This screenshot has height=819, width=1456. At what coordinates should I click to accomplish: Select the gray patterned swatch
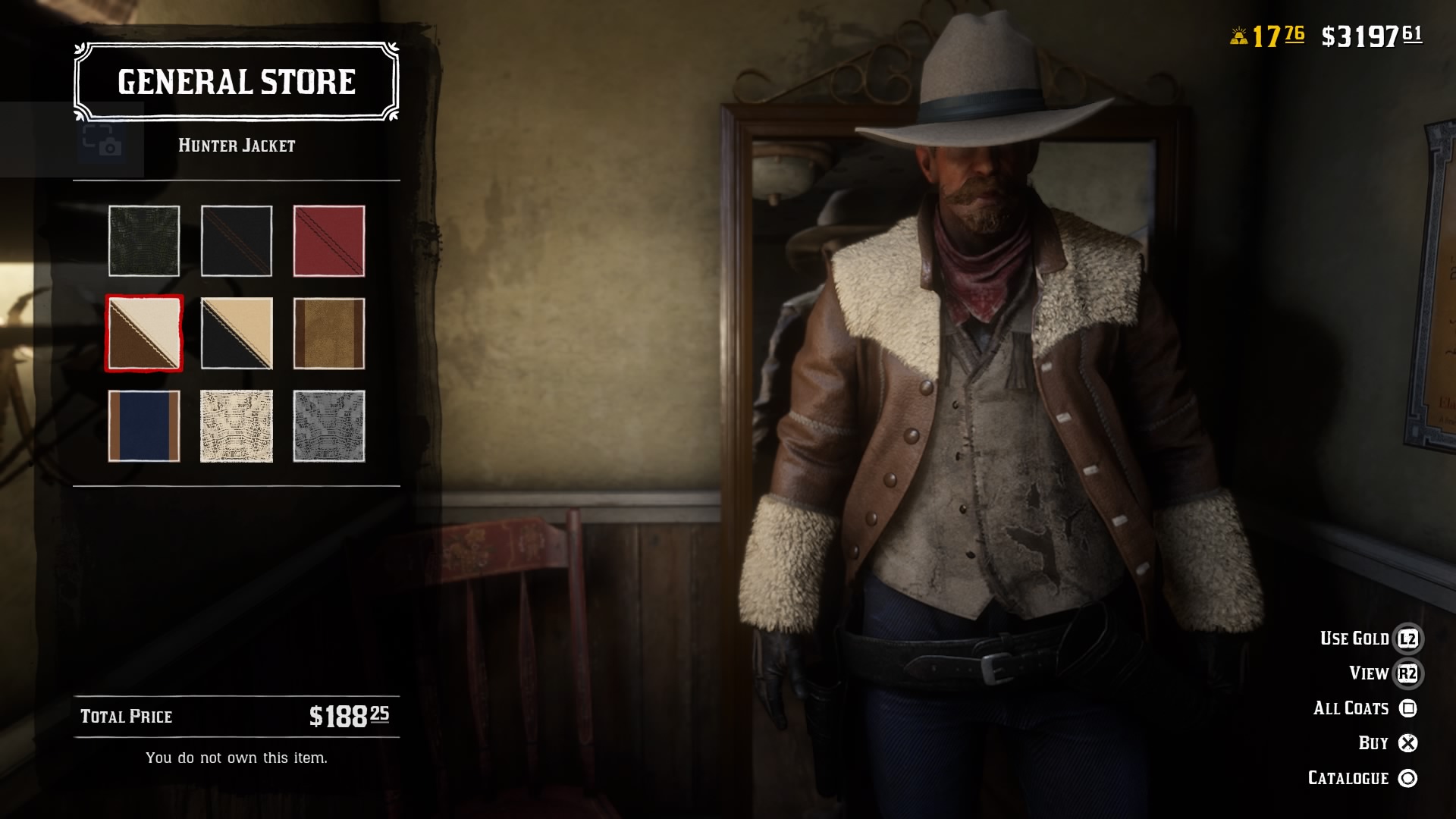pos(329,427)
